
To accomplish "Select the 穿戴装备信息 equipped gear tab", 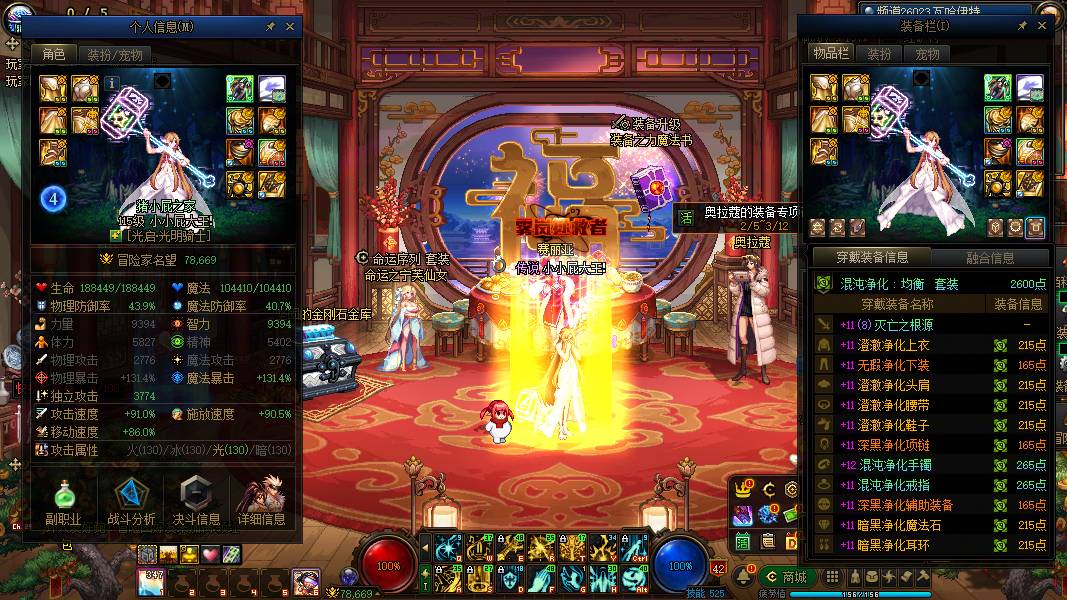I will click(870, 257).
